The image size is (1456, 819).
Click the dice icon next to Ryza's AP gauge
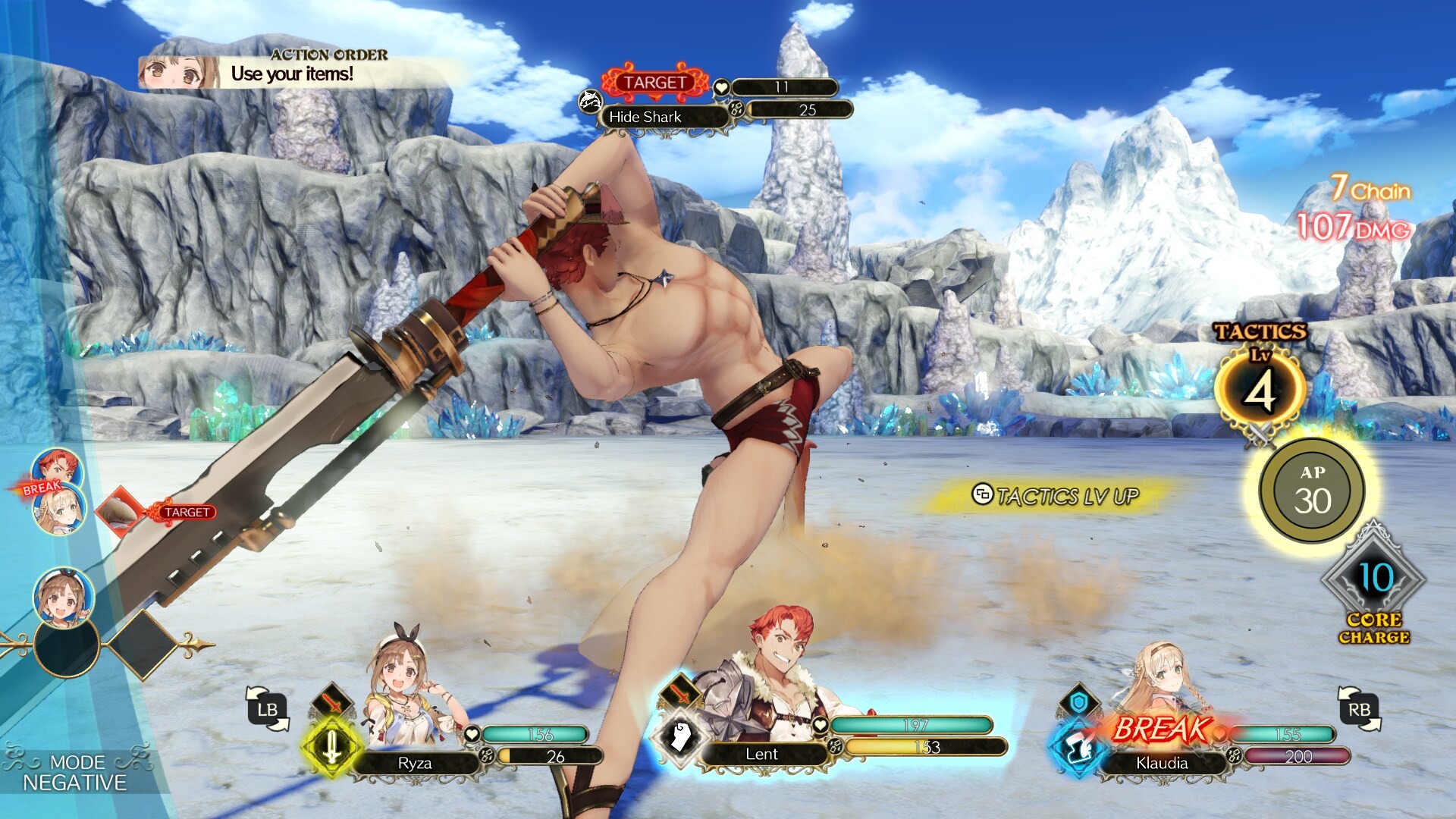click(488, 756)
